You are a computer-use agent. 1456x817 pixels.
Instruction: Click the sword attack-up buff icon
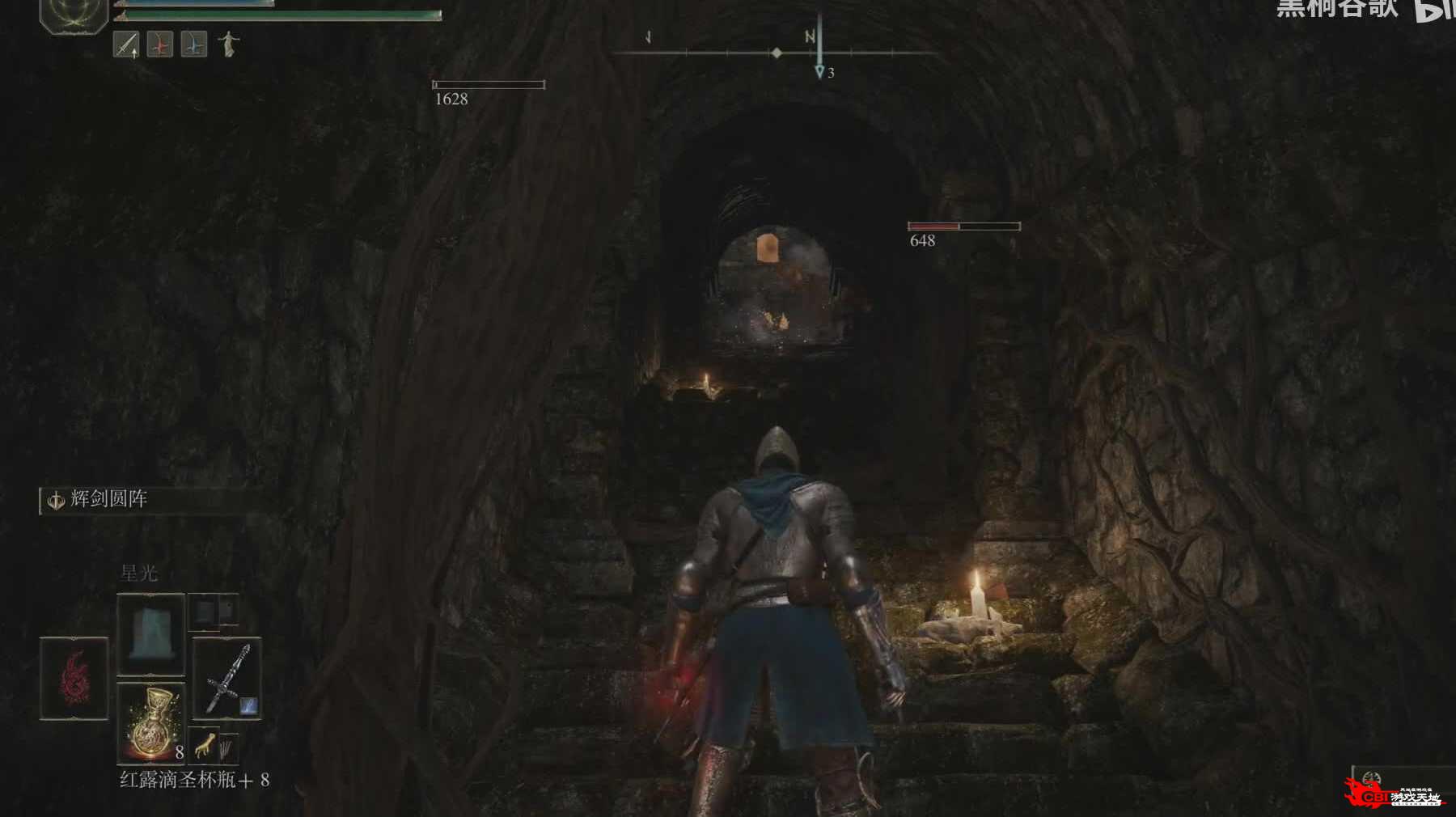(125, 44)
